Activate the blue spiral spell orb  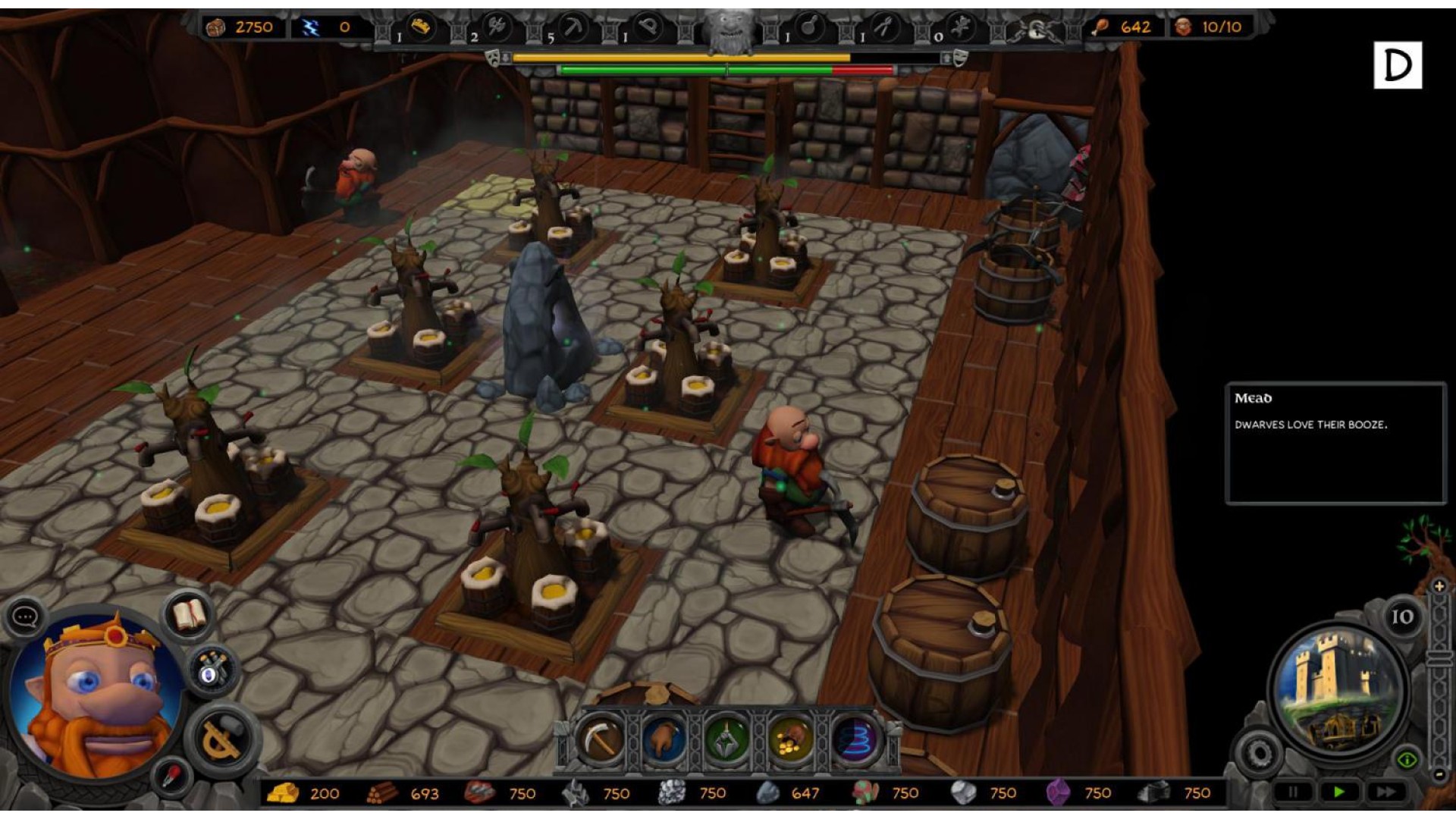(x=855, y=739)
